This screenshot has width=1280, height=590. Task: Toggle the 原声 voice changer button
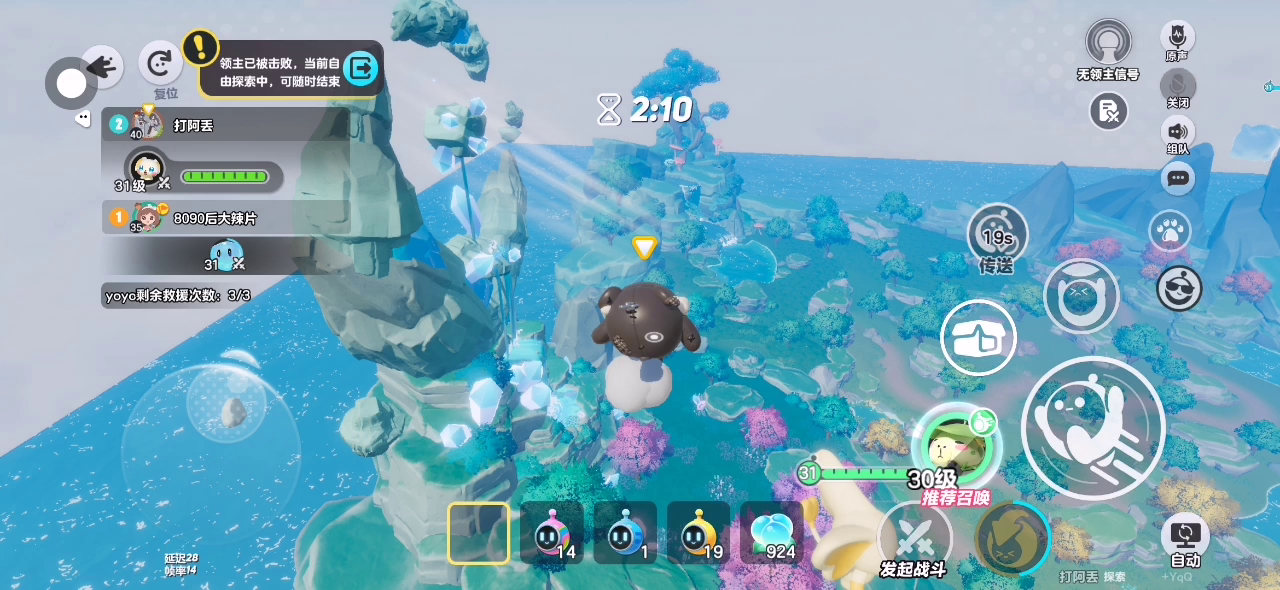coord(1177,38)
